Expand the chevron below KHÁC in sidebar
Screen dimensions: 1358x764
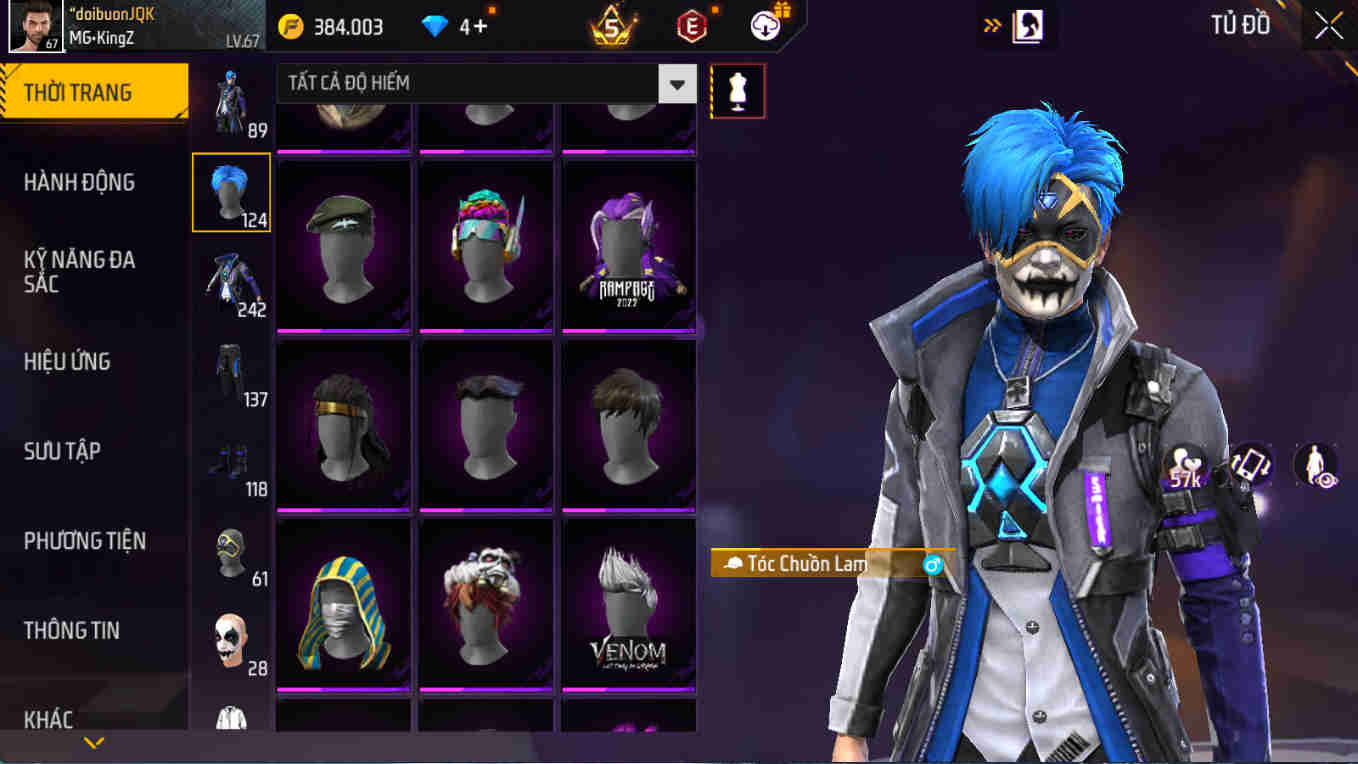pos(93,743)
